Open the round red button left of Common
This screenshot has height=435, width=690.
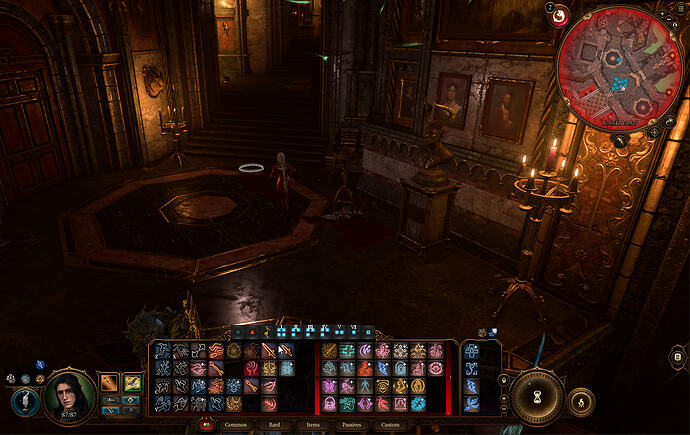pyautogui.click(x=207, y=424)
